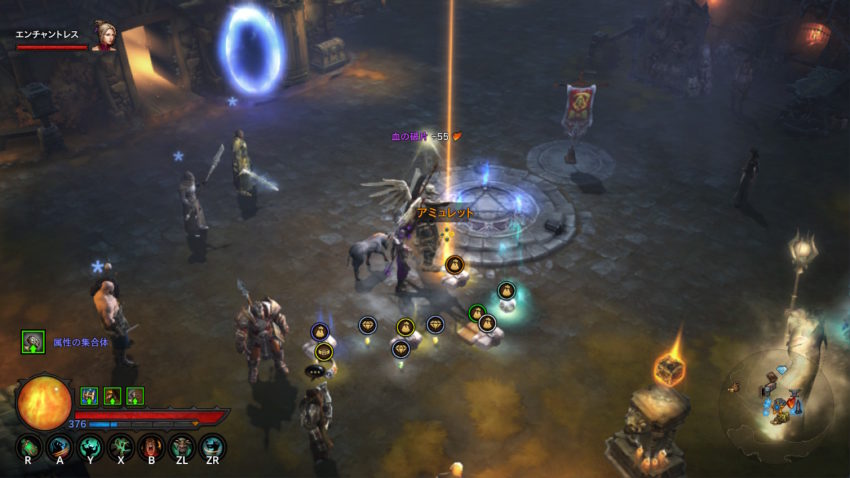Use the horned beast skill above ZL
850x478 pixels.
pyautogui.click(x=182, y=445)
